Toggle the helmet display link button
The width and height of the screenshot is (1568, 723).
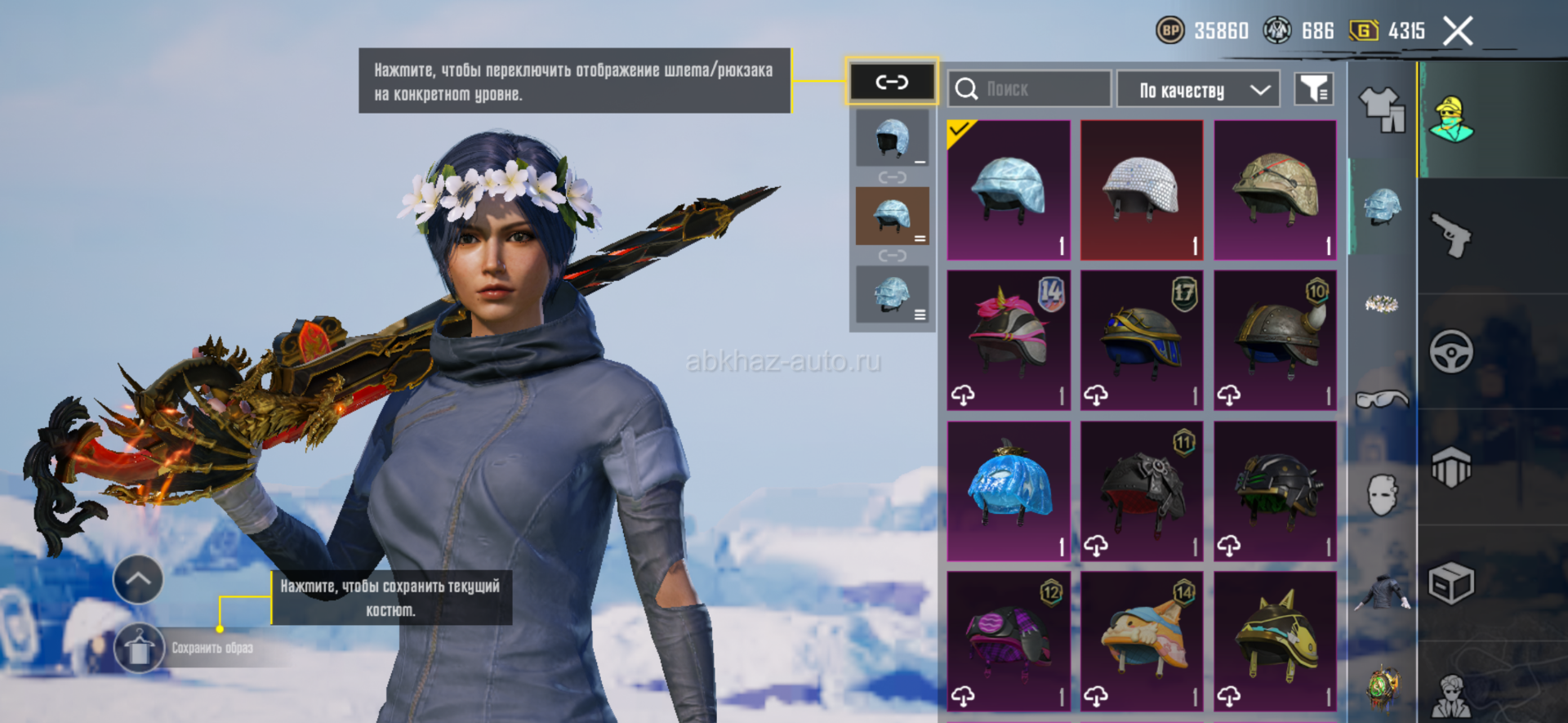[x=892, y=82]
